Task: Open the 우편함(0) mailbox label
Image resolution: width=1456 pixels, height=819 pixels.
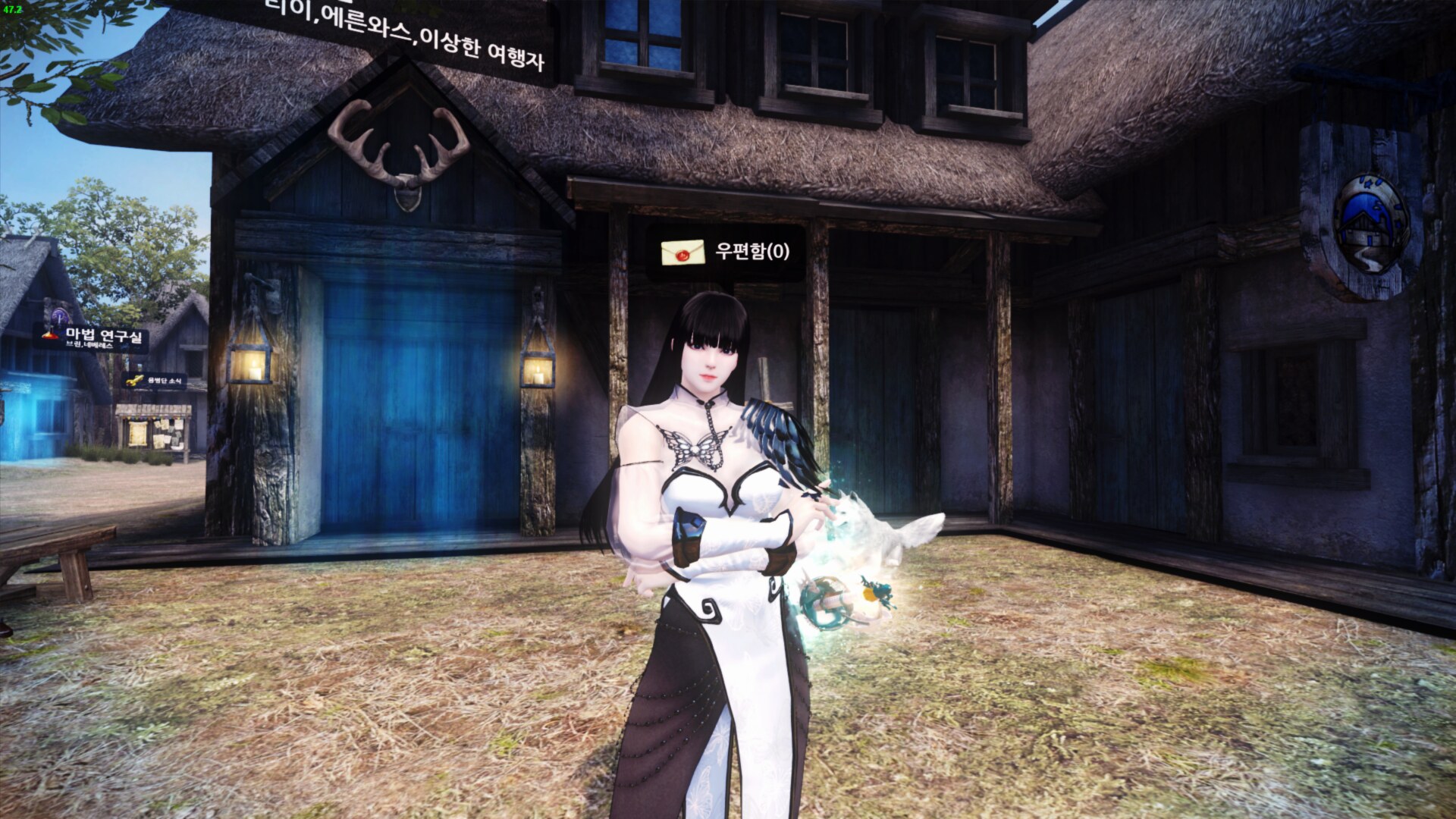Action: coord(726,252)
